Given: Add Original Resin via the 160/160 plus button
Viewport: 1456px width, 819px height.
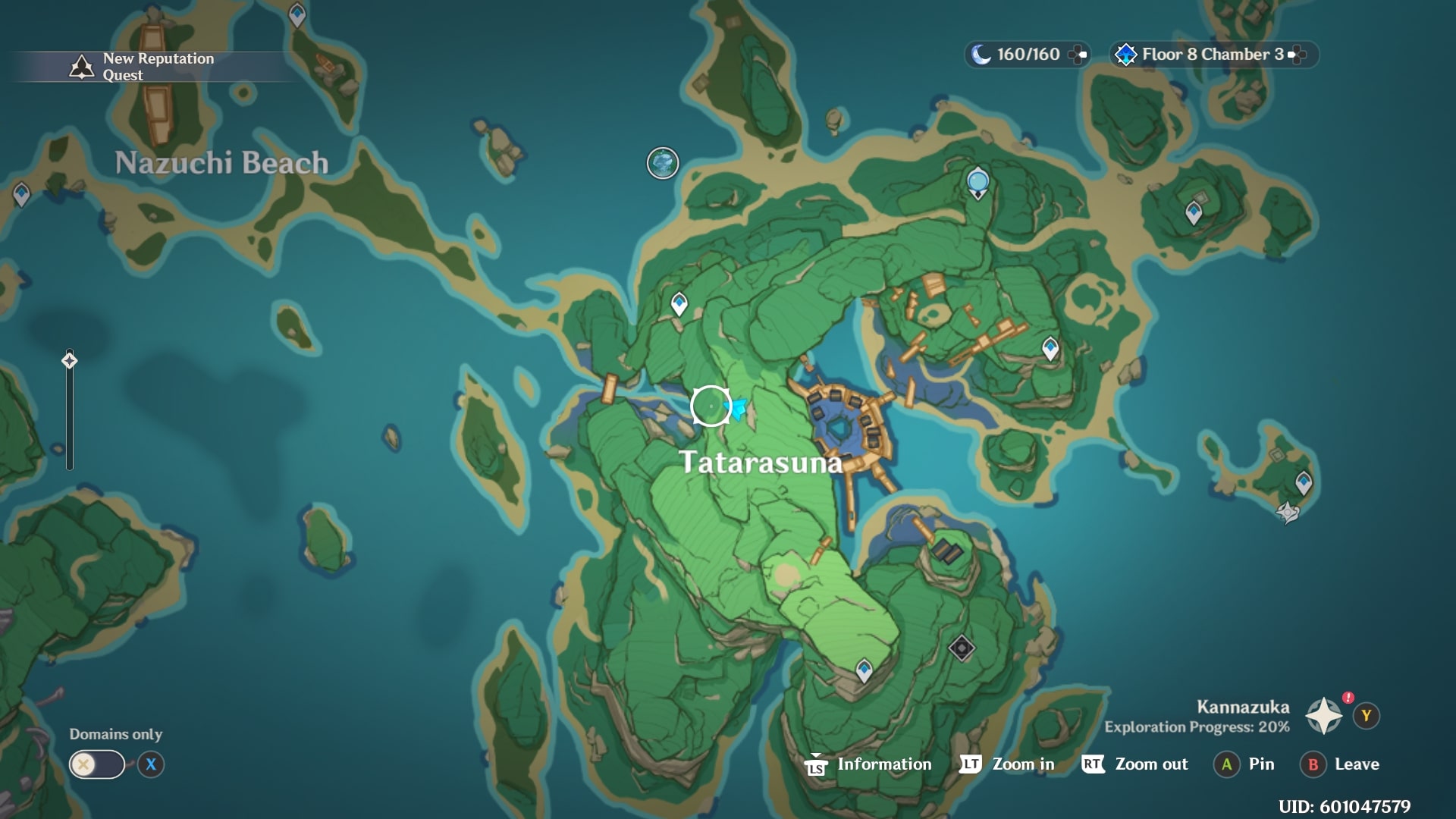Looking at the screenshot, I should click(1078, 55).
